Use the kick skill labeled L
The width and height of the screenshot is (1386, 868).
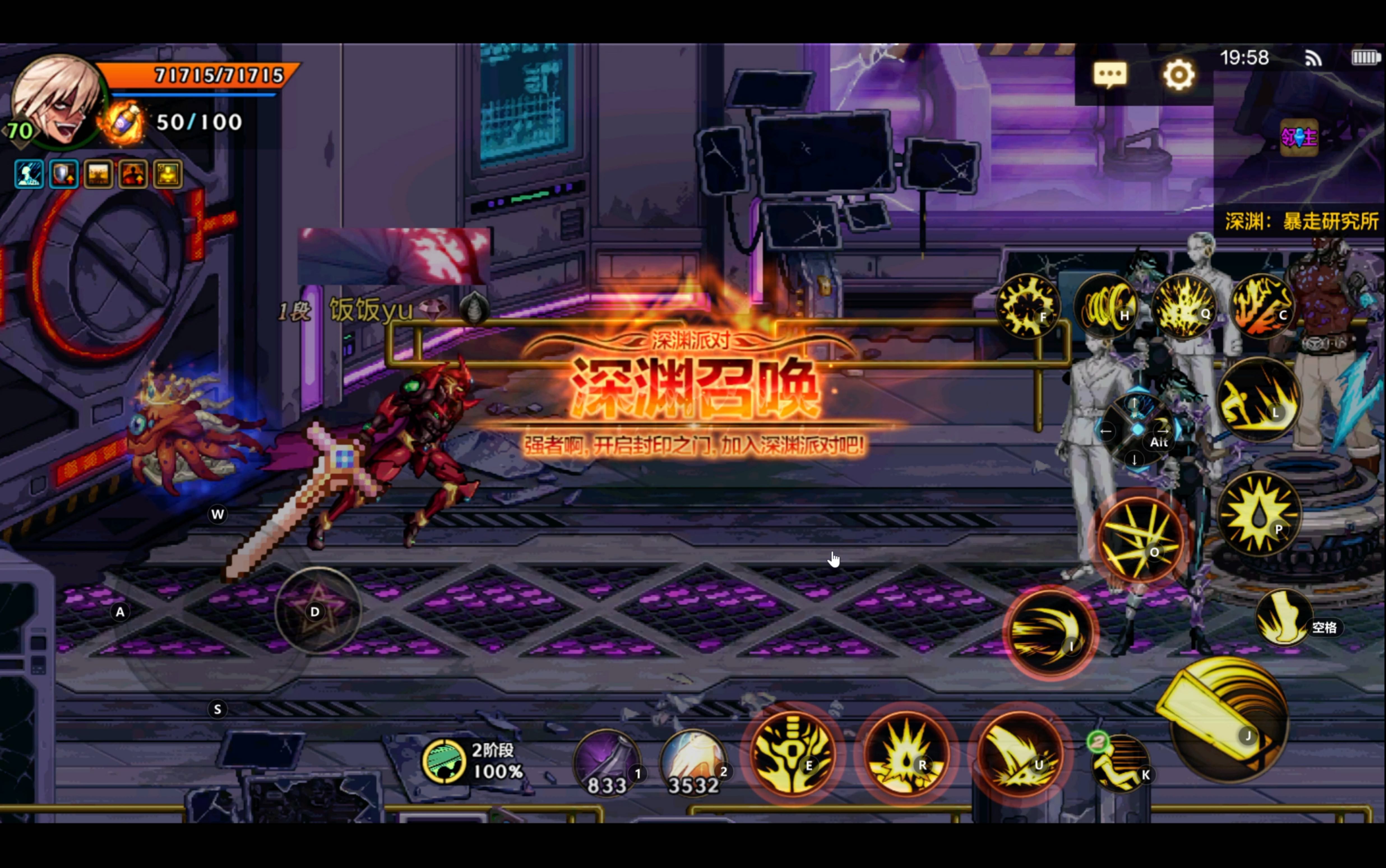click(1258, 399)
